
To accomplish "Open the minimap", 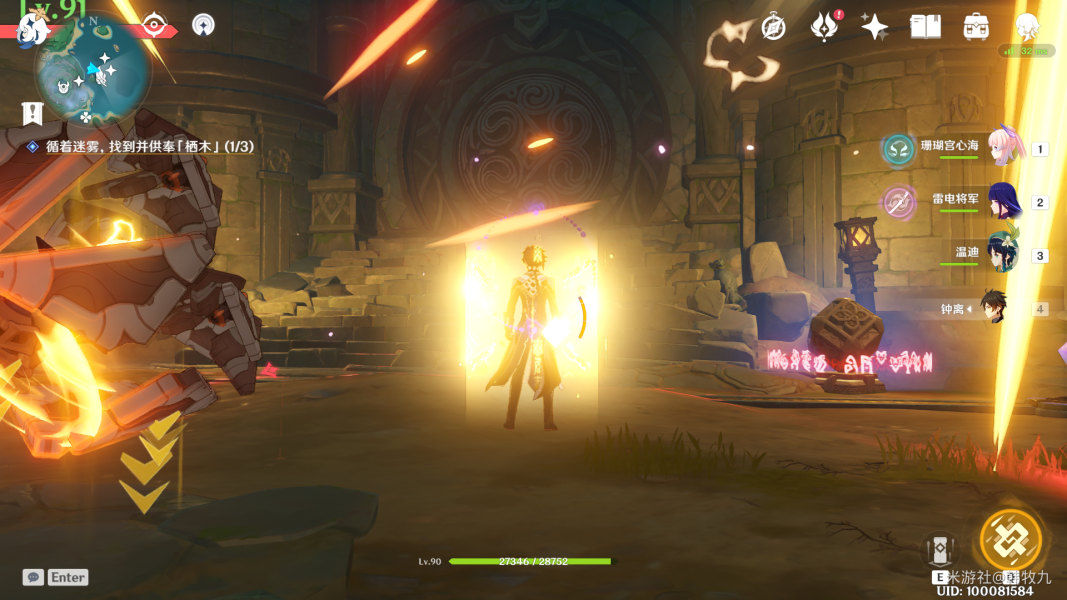I will [x=92, y=70].
